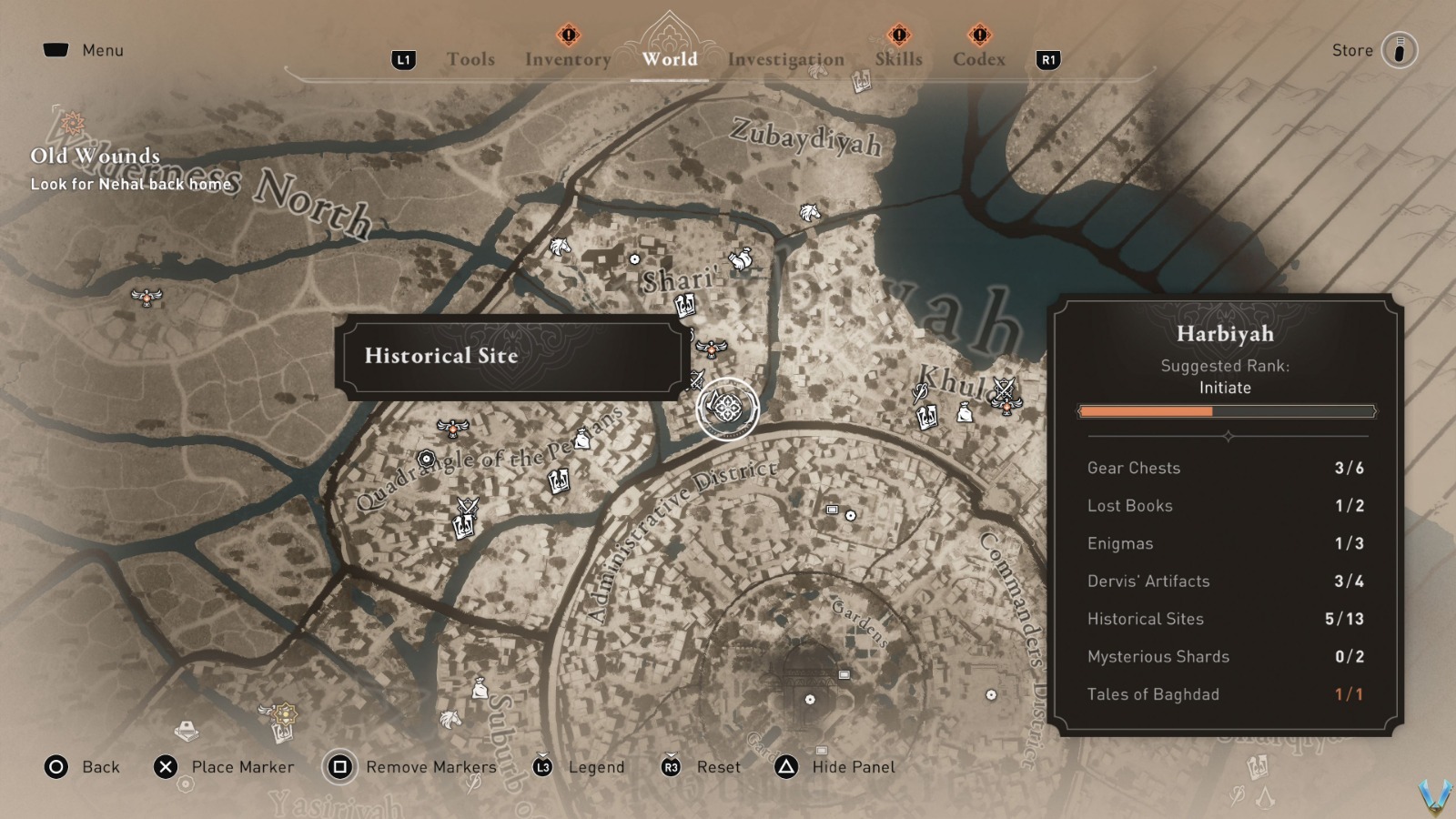Click the horse stable icon above Zubaydiyah road
The height and width of the screenshot is (819, 1456).
click(808, 213)
